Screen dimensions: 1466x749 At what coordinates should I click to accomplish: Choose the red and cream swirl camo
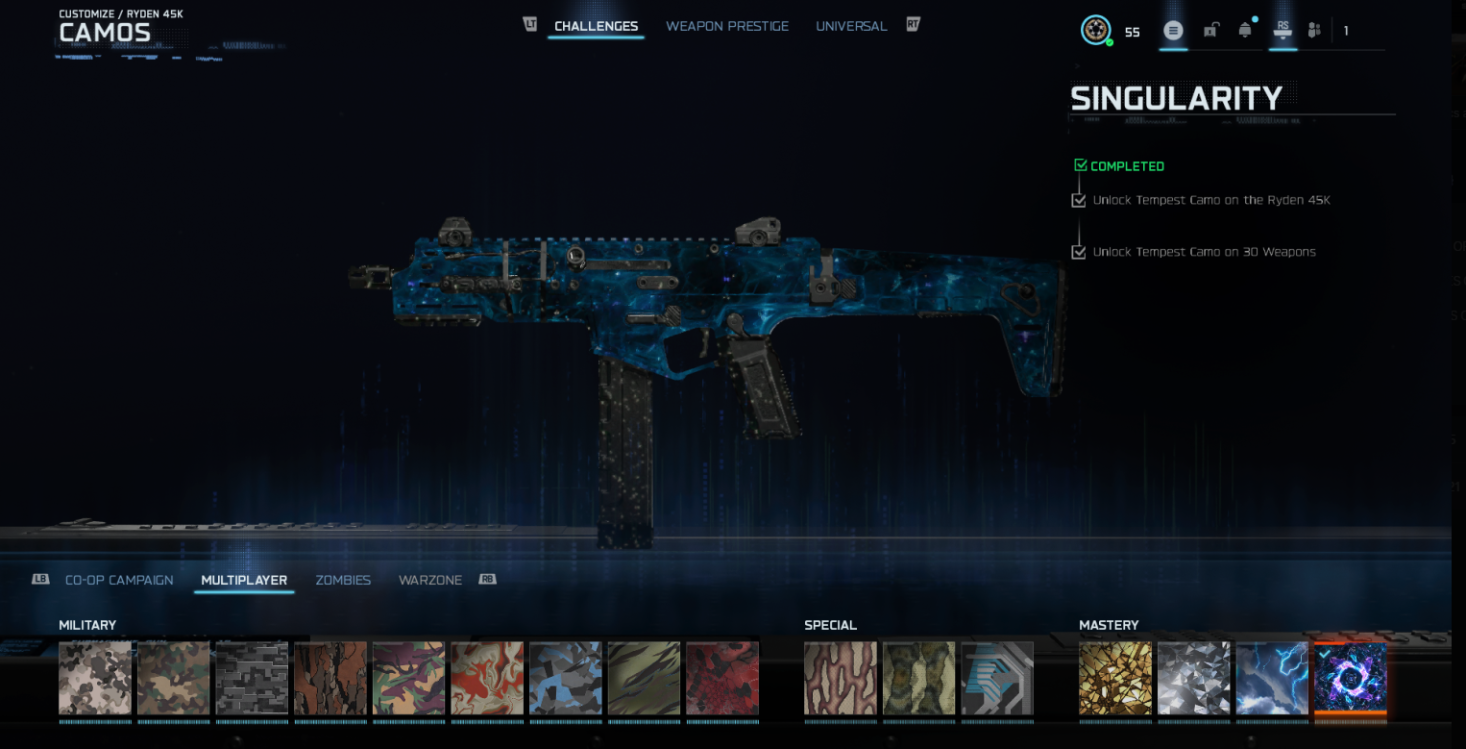click(487, 678)
